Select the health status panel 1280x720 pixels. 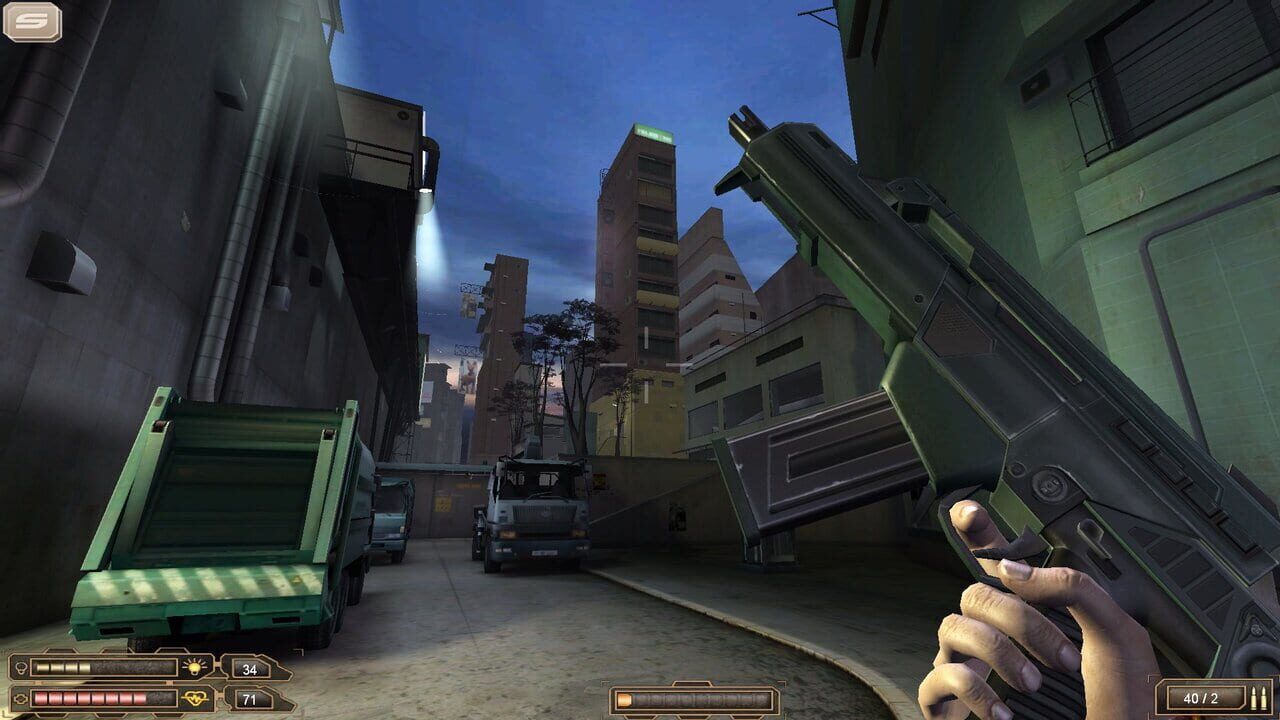(110, 697)
